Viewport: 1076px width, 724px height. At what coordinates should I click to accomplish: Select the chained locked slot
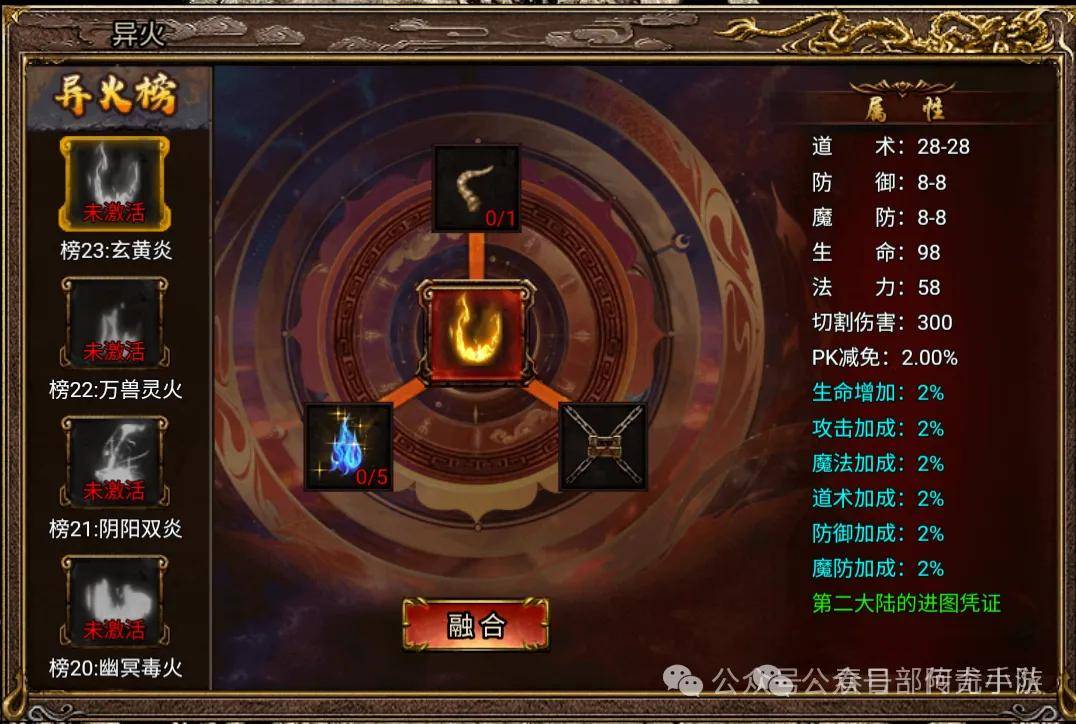[603, 447]
